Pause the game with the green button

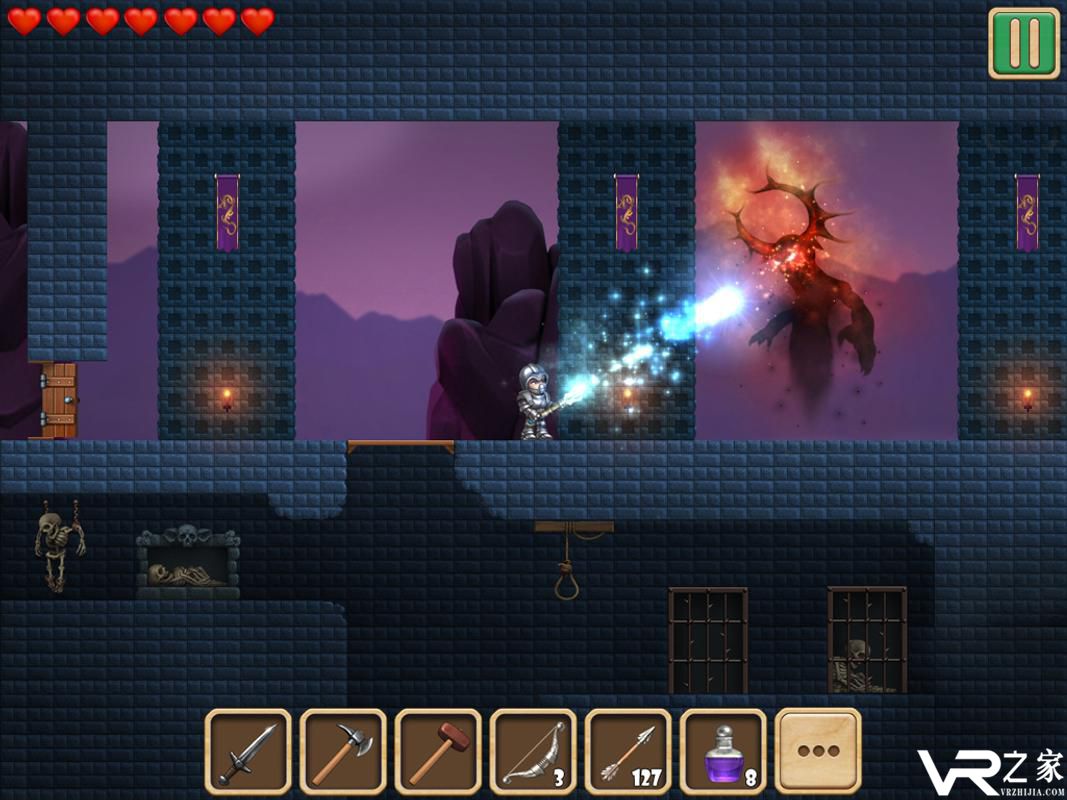coord(1023,43)
